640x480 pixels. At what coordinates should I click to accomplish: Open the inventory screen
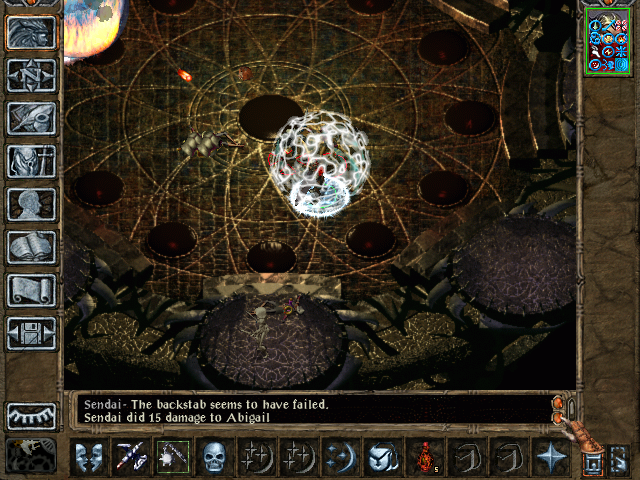click(32, 118)
